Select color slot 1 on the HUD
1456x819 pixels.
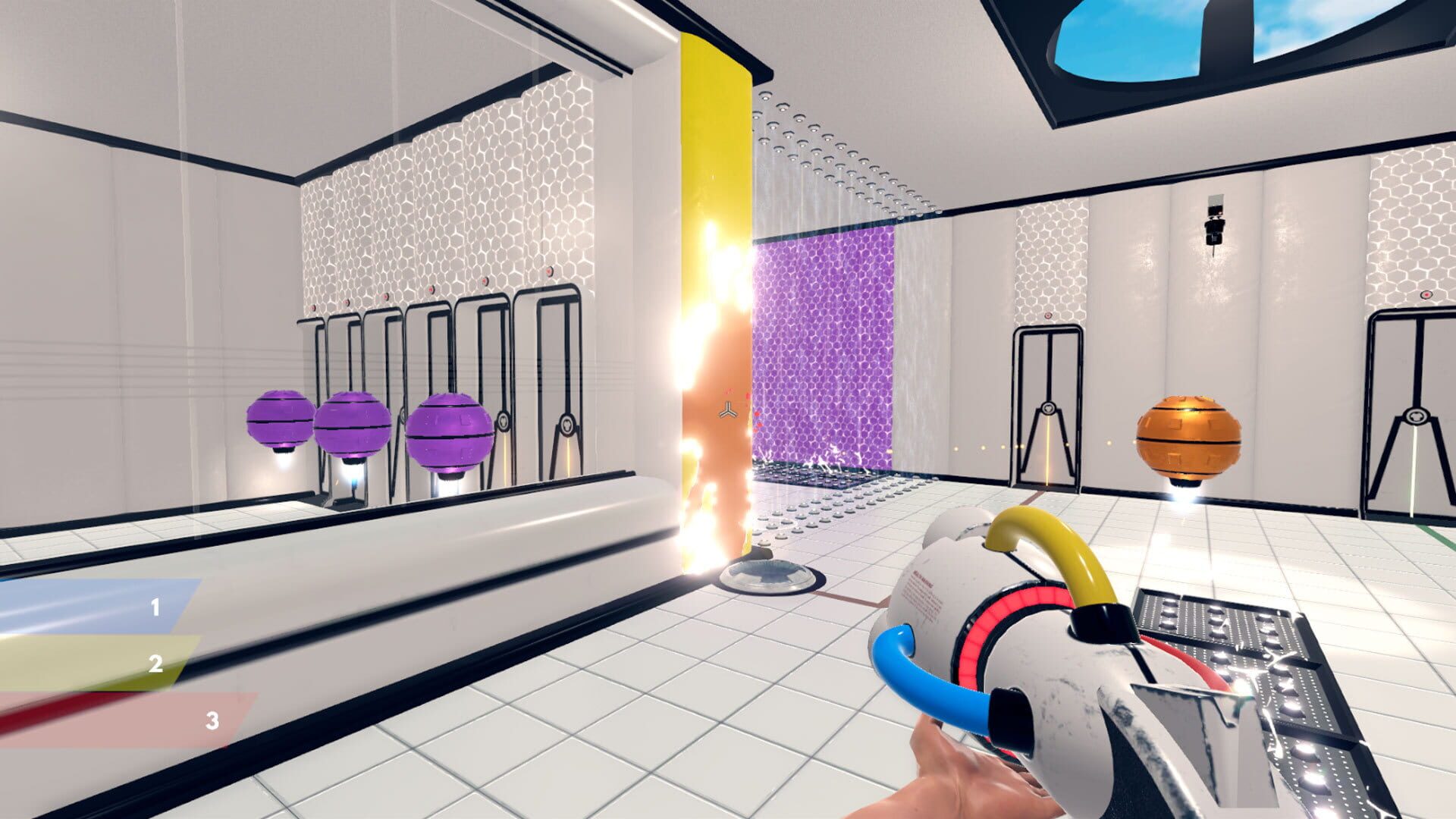point(155,607)
